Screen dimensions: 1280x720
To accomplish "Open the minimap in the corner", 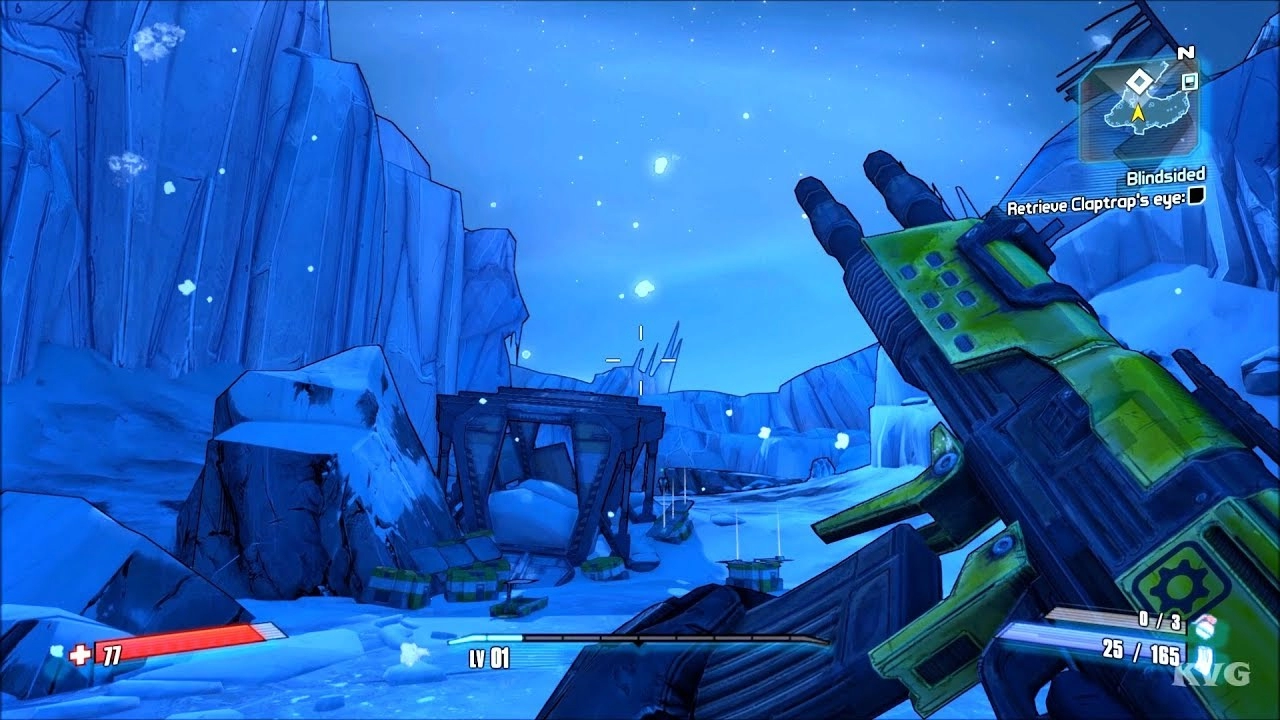I will [x=1138, y=106].
